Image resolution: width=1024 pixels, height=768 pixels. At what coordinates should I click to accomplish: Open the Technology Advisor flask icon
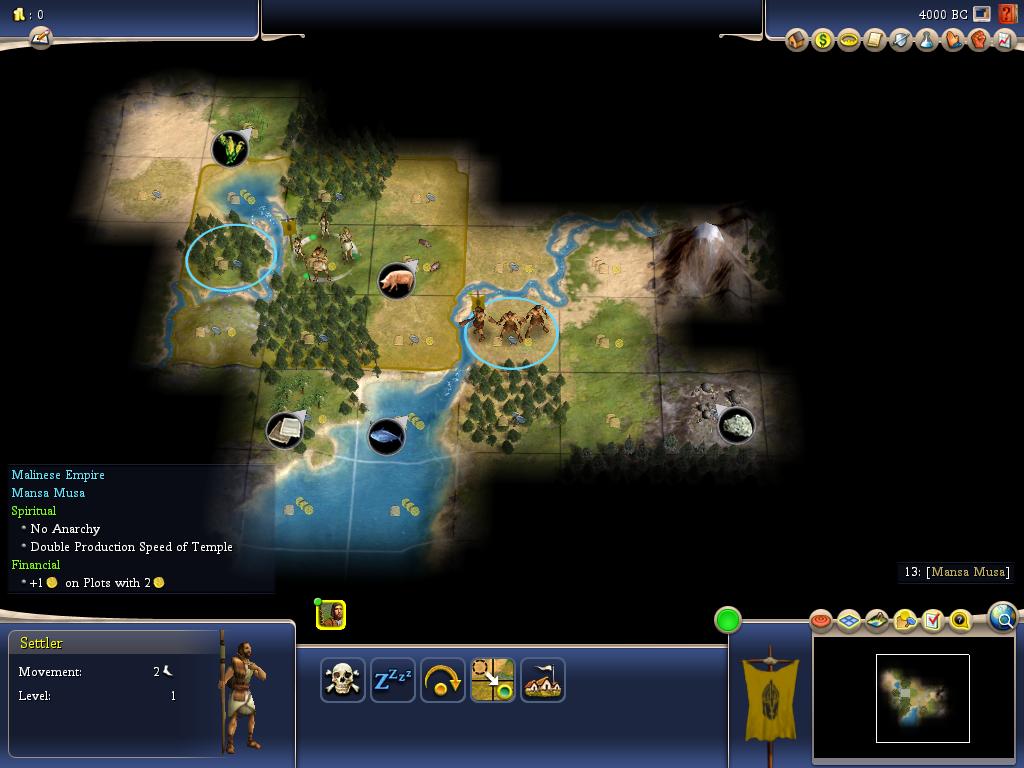[927, 40]
